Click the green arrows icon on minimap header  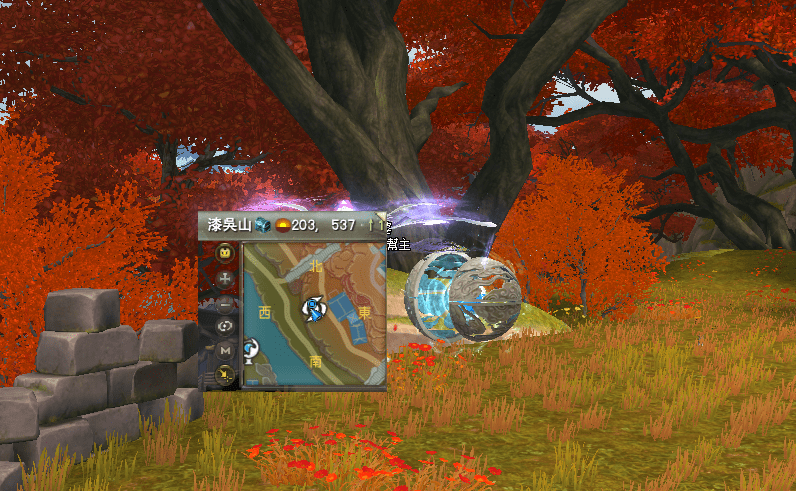(x=374, y=224)
